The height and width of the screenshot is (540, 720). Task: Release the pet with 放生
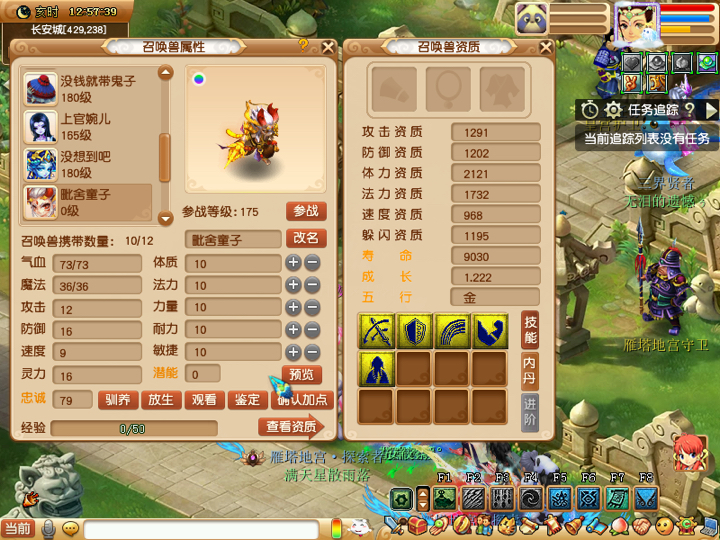161,400
